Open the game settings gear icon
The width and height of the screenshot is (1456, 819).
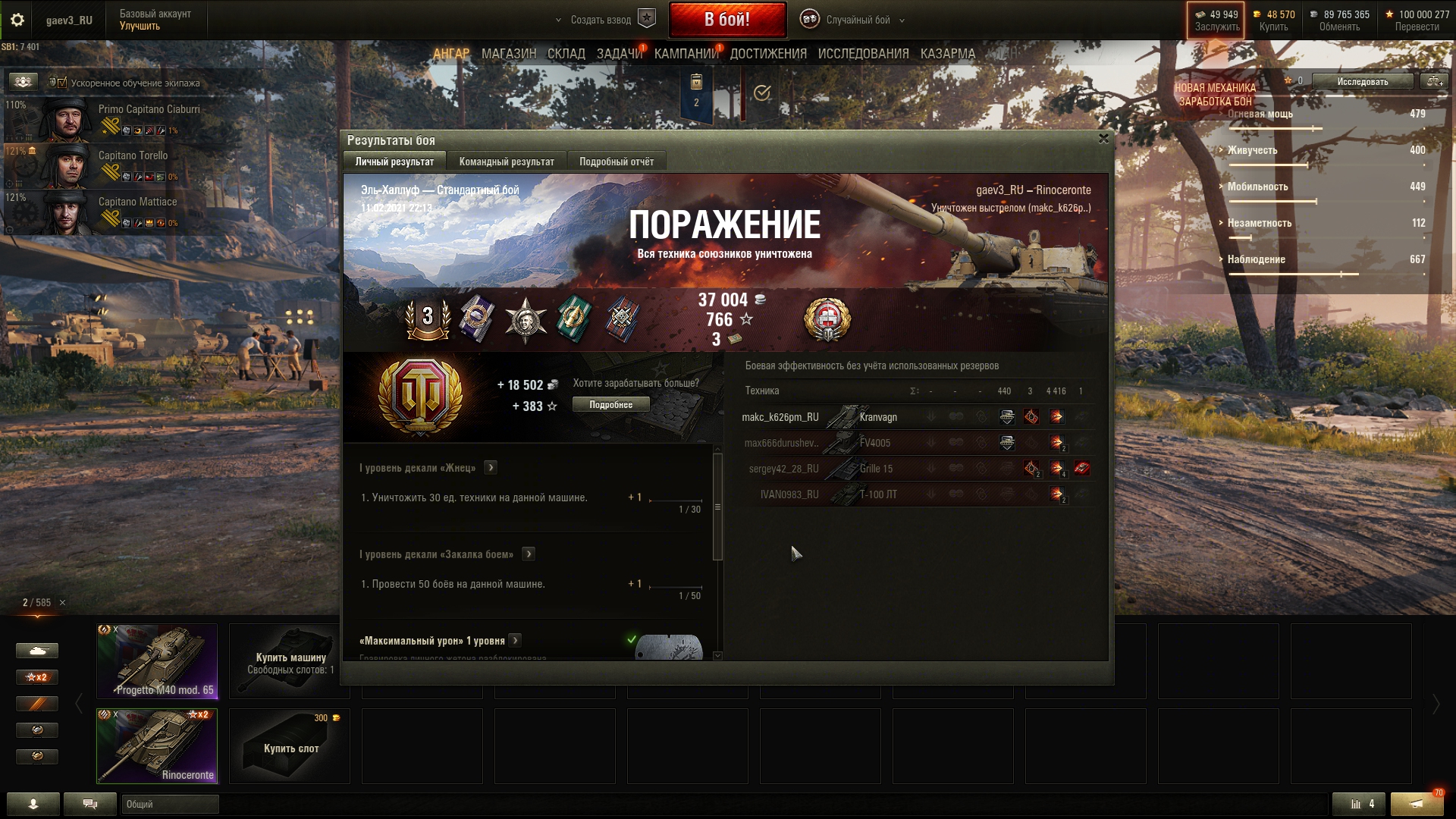pos(17,20)
